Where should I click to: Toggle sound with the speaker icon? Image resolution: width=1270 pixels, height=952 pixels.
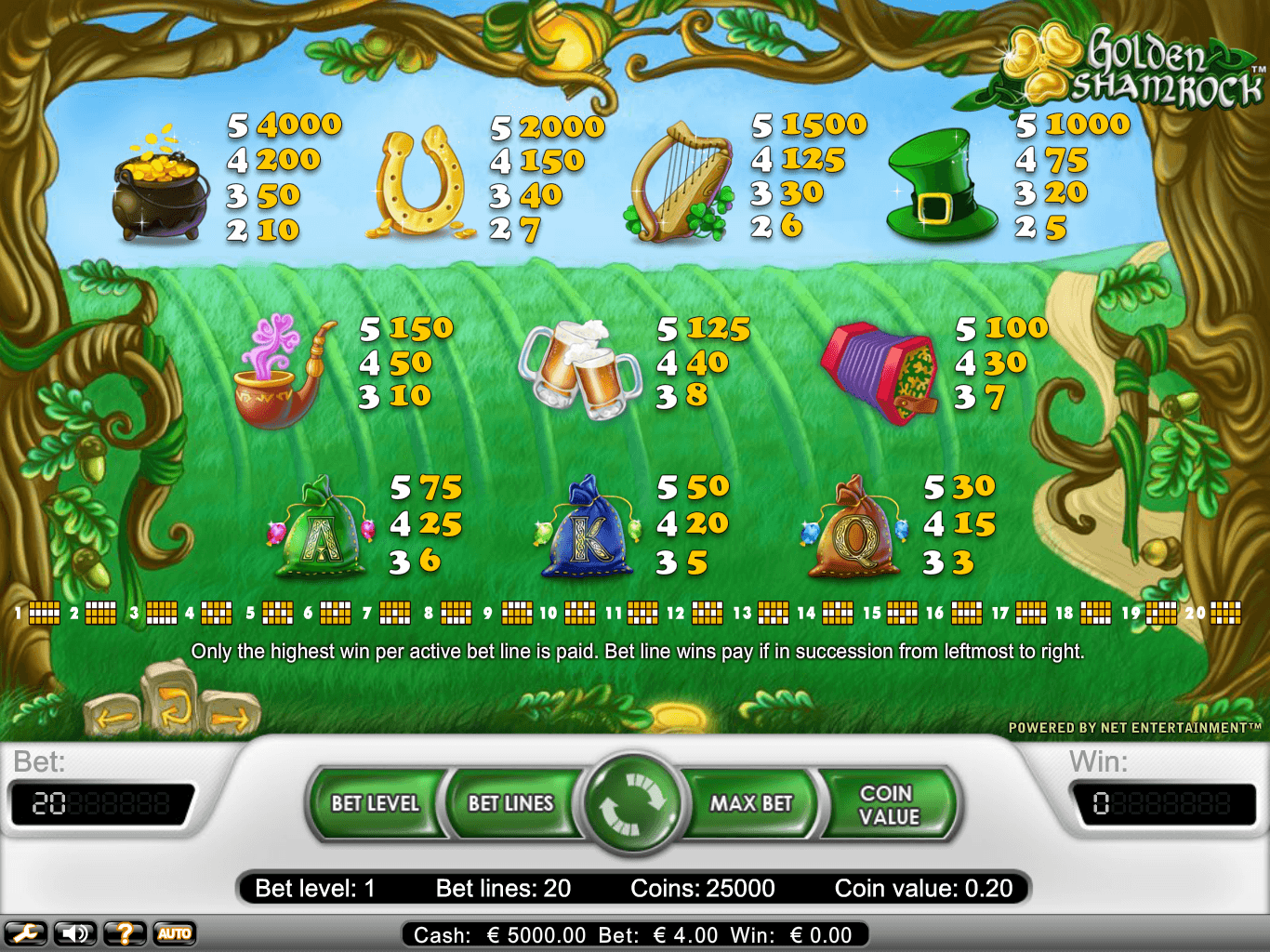point(75,933)
